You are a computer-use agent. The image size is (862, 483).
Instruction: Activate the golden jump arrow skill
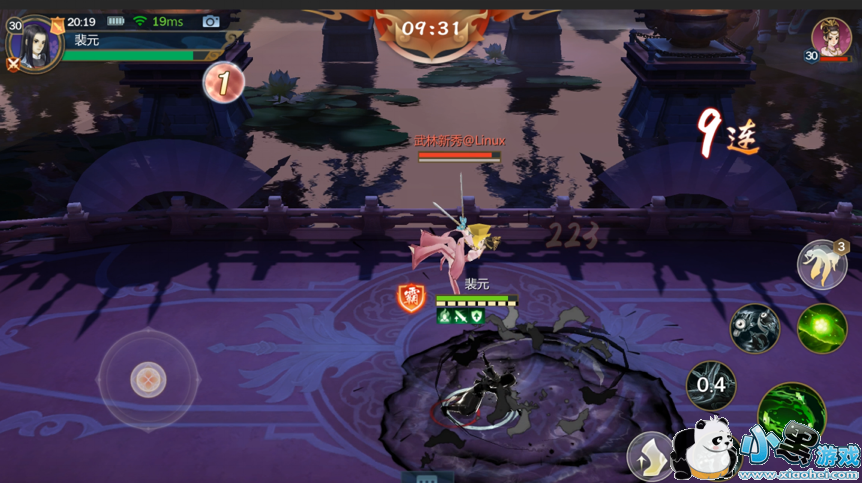click(650, 458)
